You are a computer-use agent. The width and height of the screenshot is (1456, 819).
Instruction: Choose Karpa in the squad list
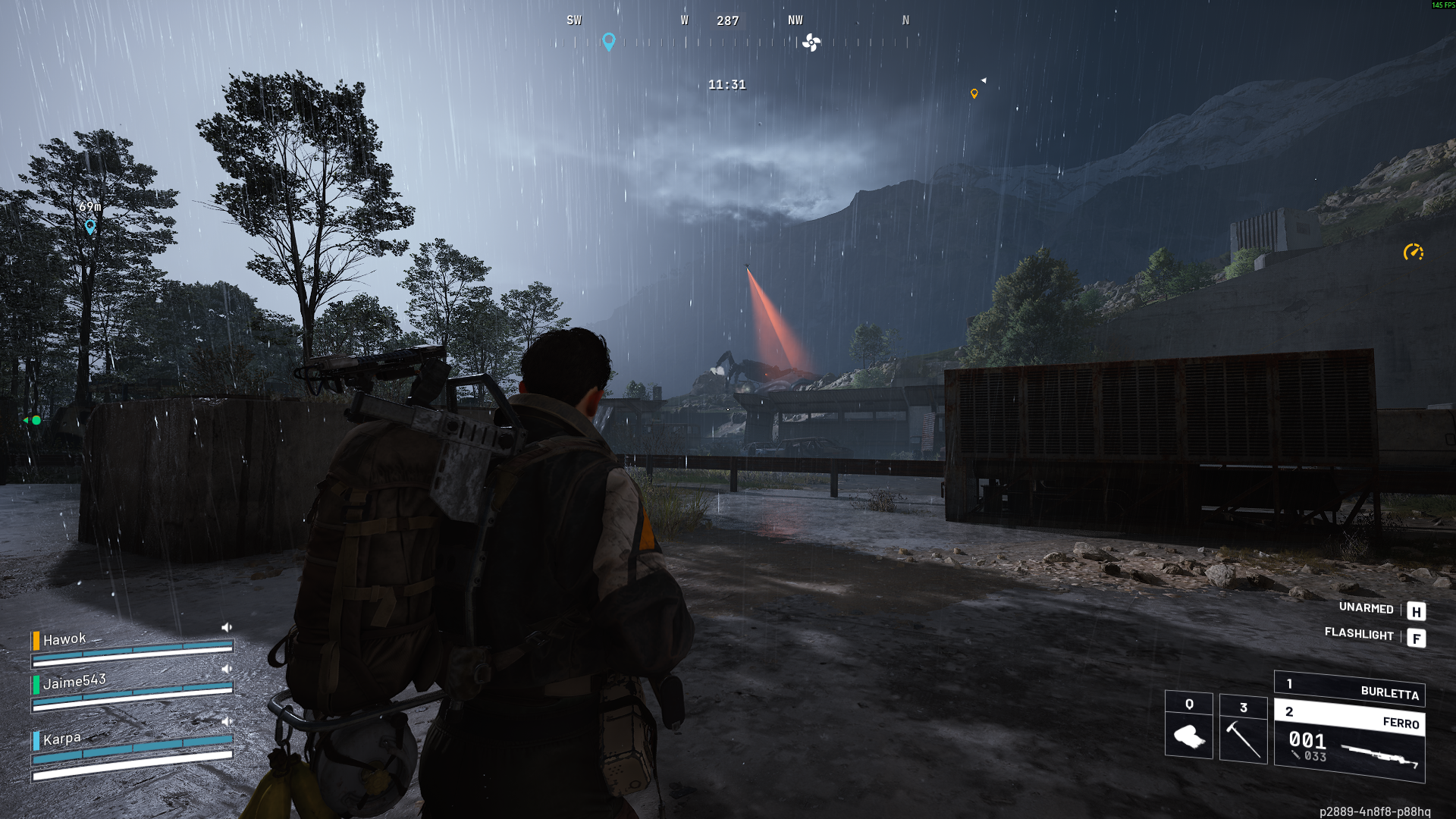click(61, 739)
